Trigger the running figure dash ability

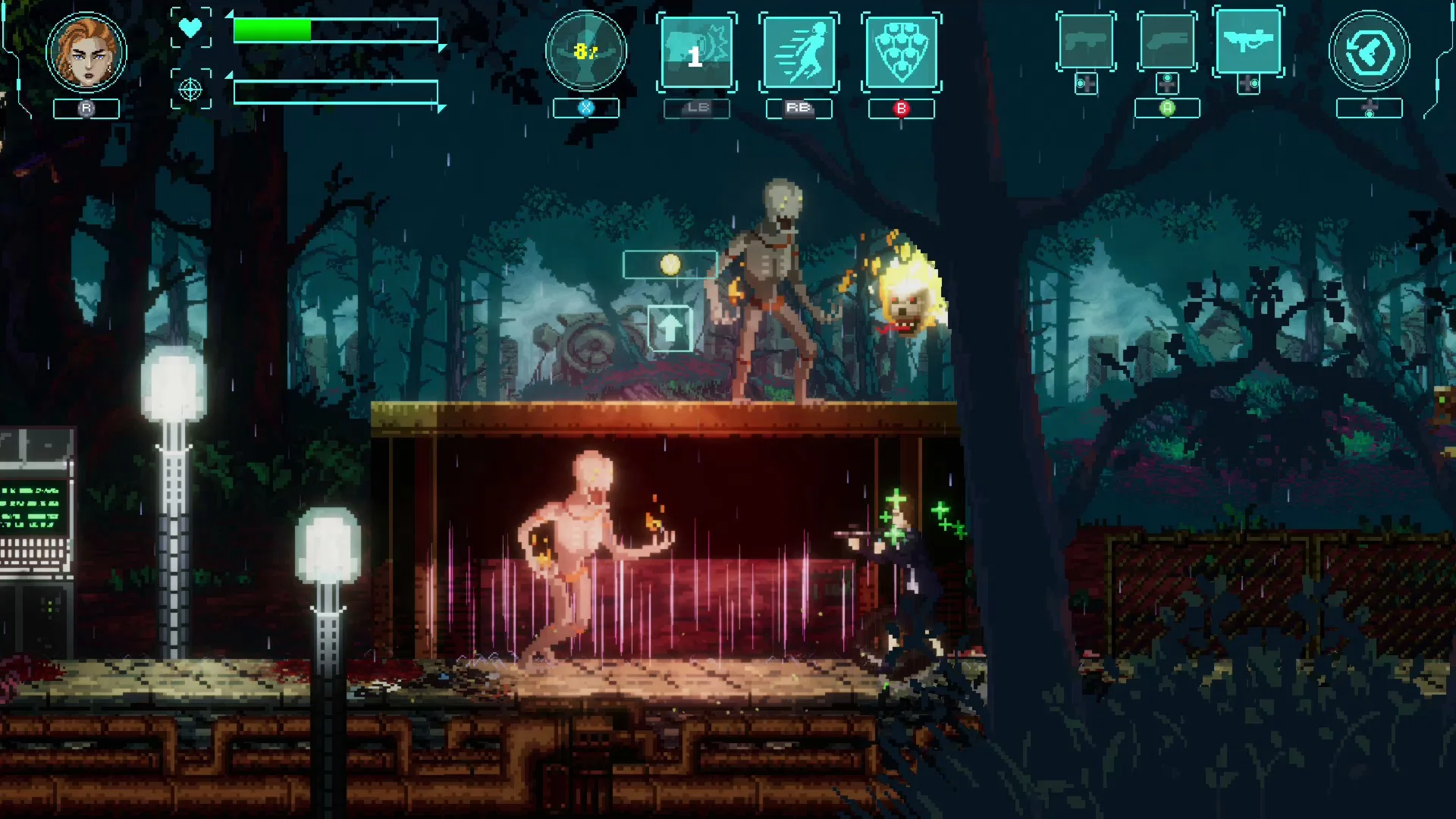click(799, 52)
